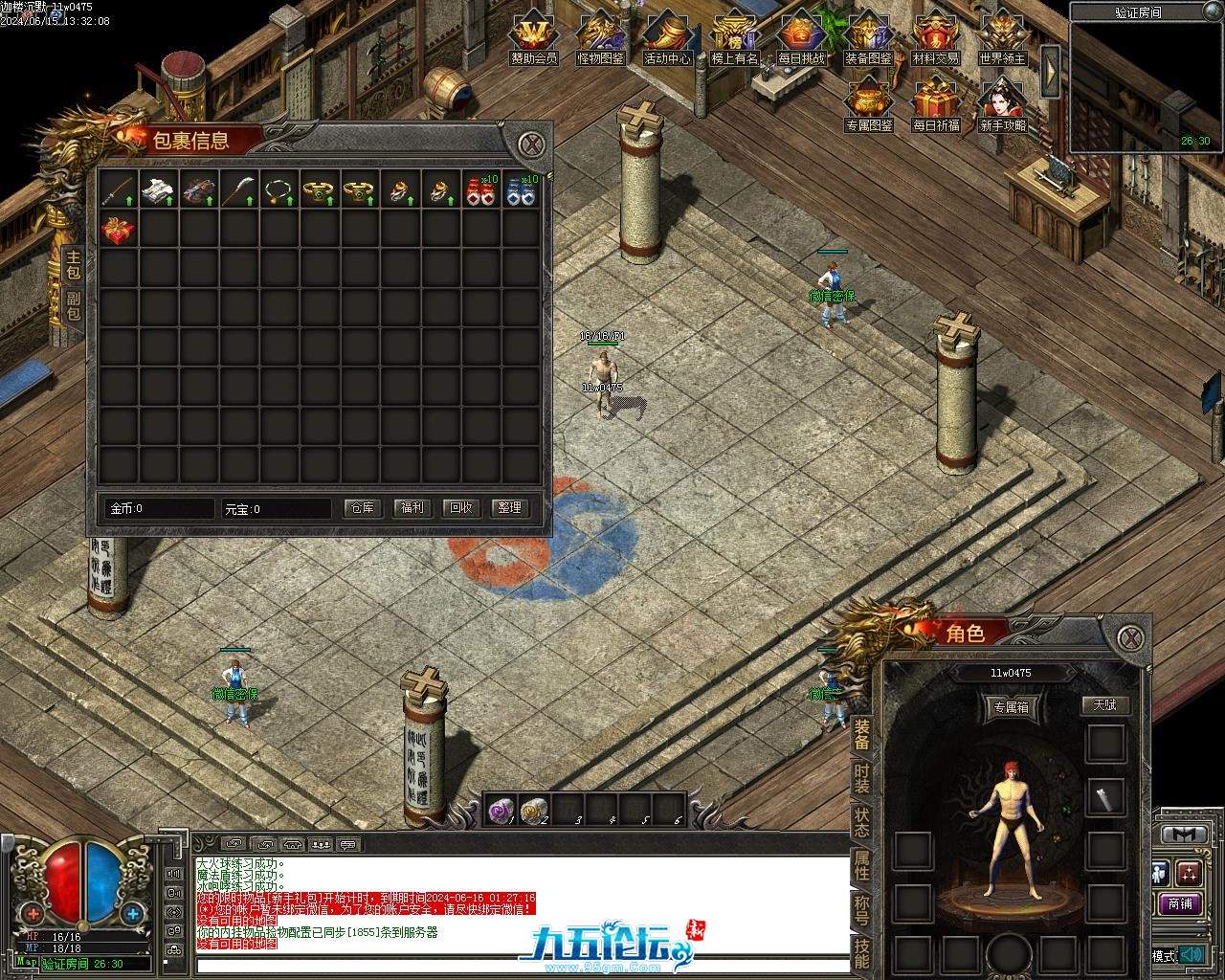
Task: Select the blue potion stack x10
Action: 521,190
